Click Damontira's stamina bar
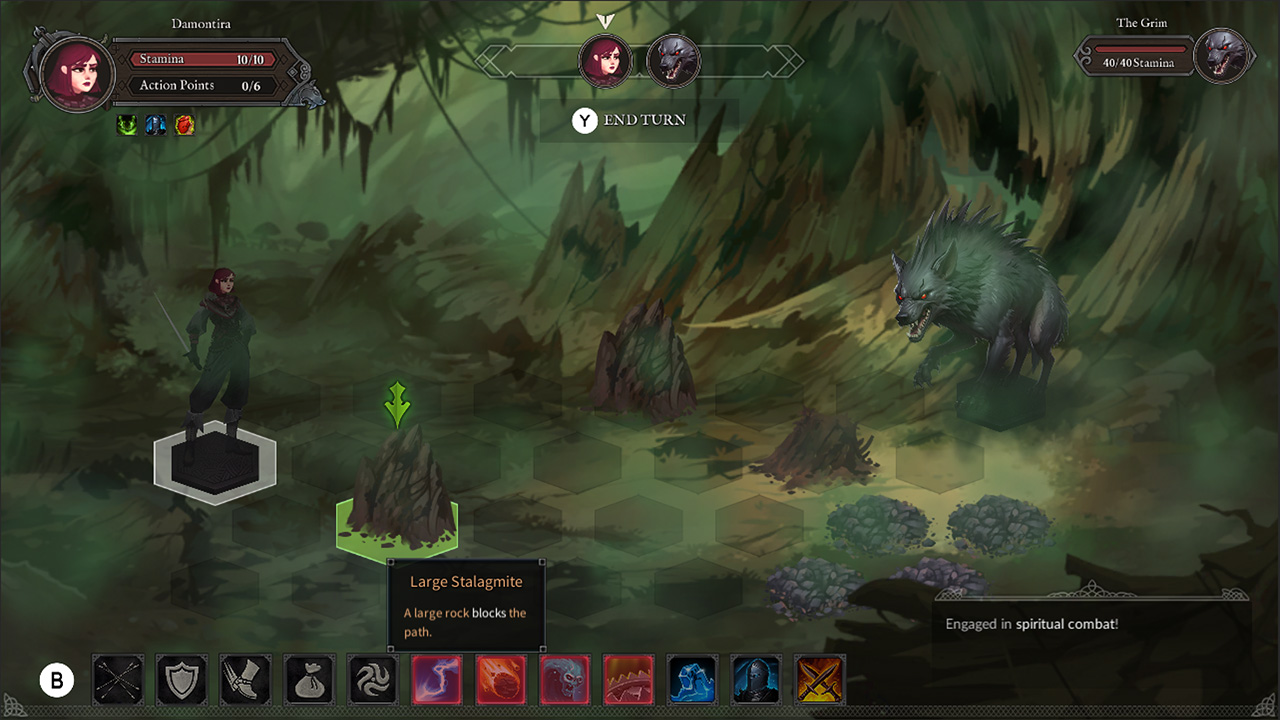Image resolution: width=1280 pixels, height=720 pixels. coord(203,59)
